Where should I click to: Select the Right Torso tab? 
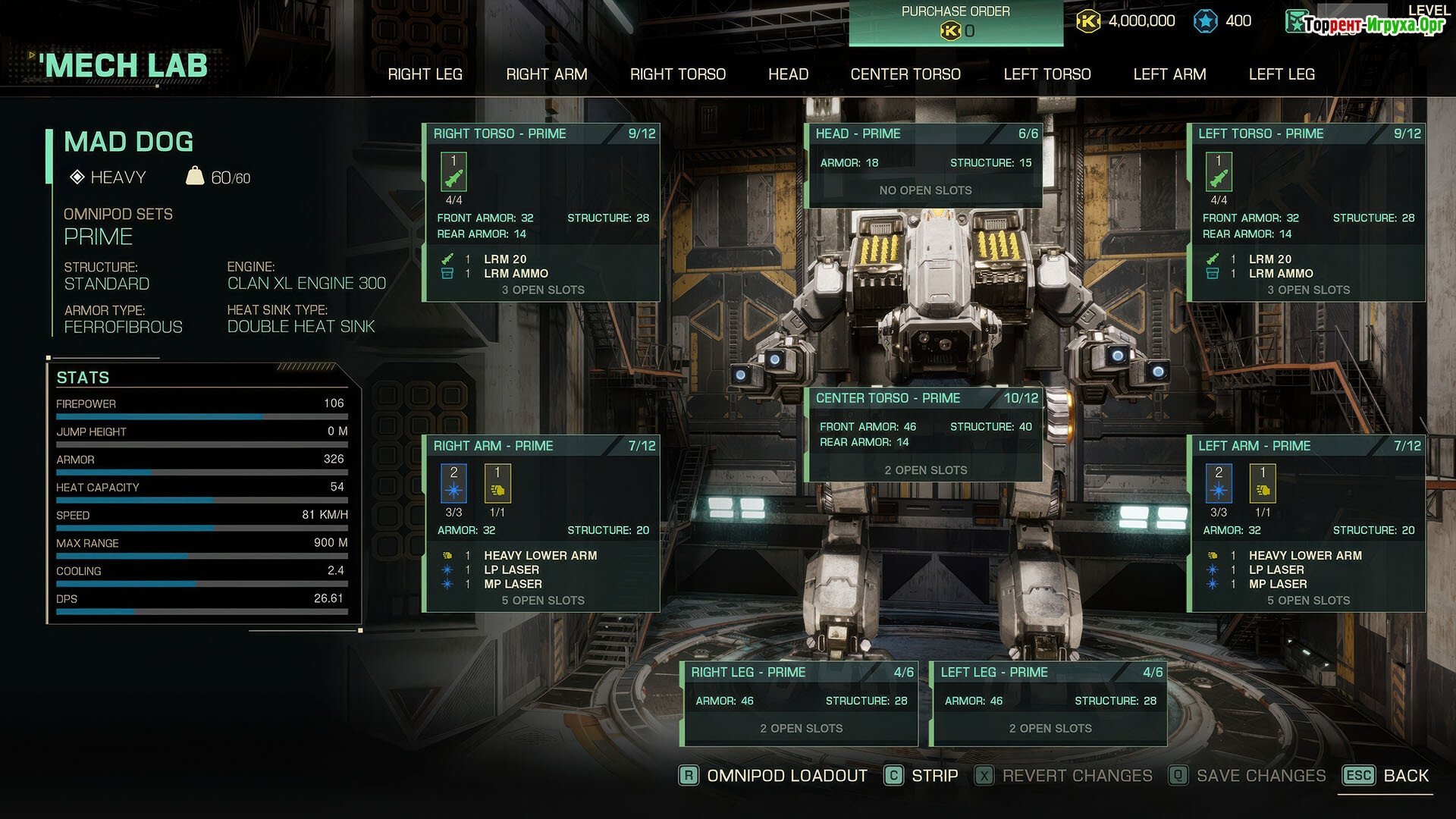pos(677,74)
